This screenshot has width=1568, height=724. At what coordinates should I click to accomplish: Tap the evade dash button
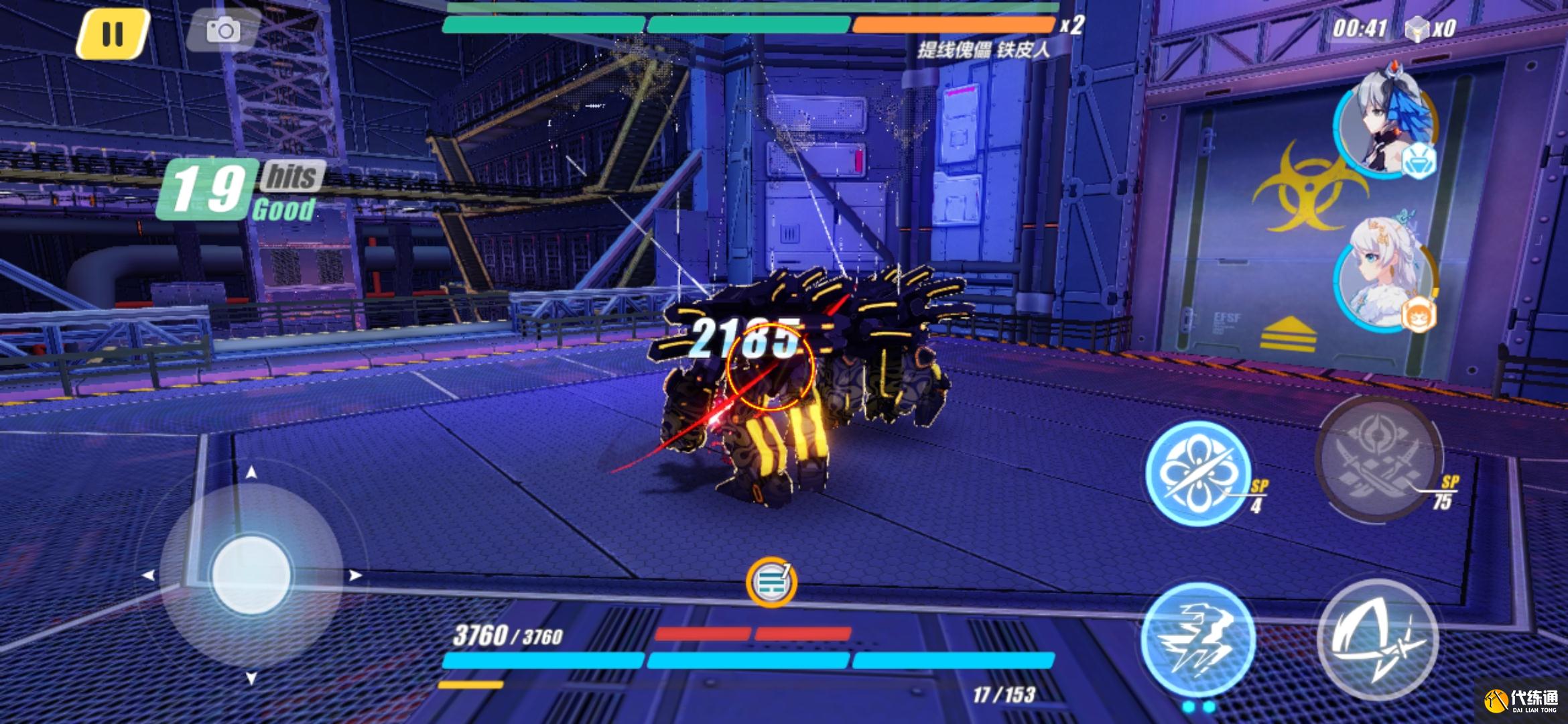tap(1197, 640)
